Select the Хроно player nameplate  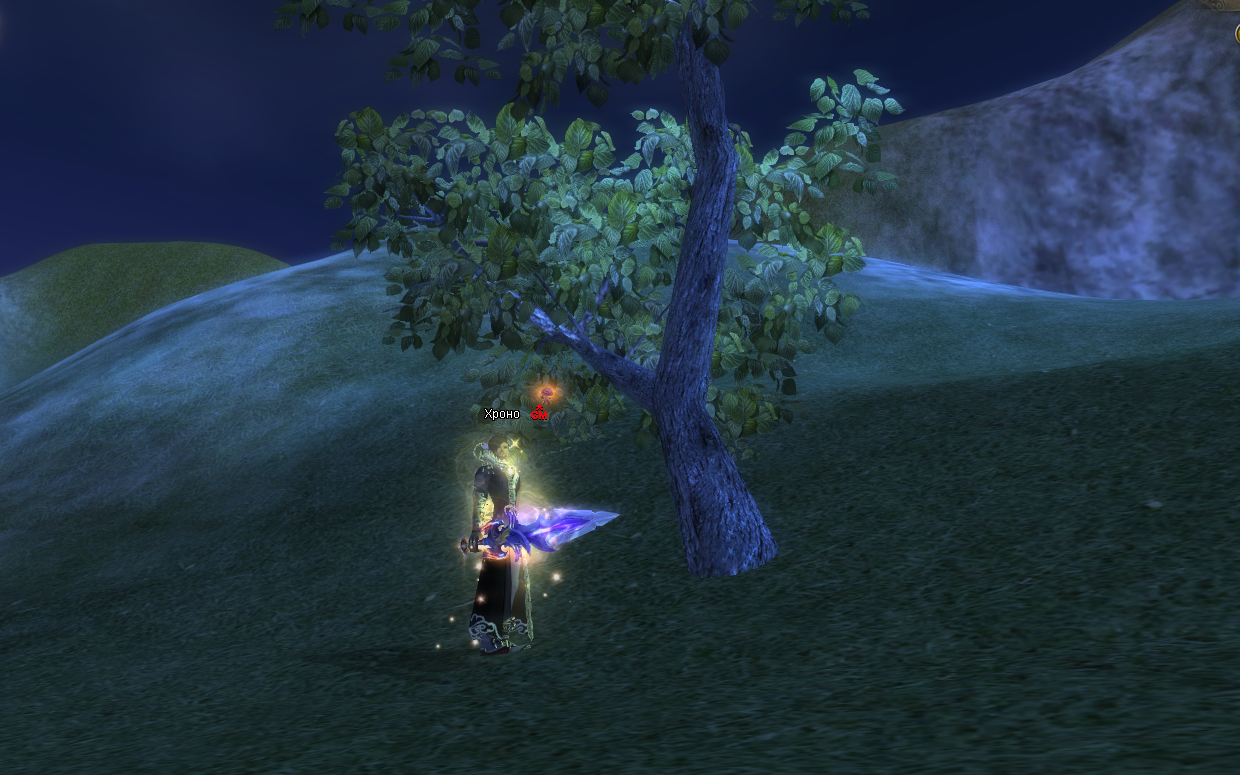tap(502, 414)
